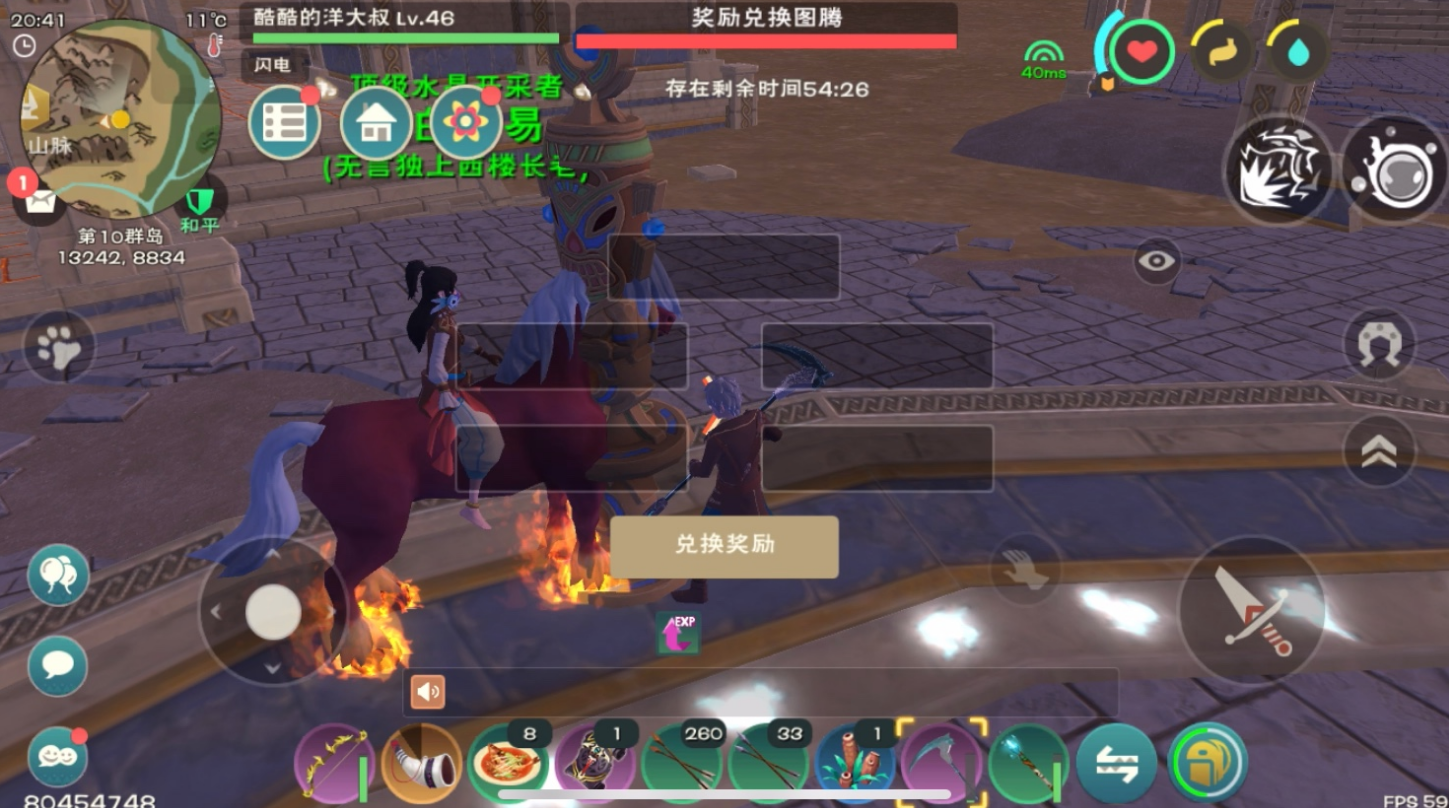Use the horn item slot

tap(422, 764)
